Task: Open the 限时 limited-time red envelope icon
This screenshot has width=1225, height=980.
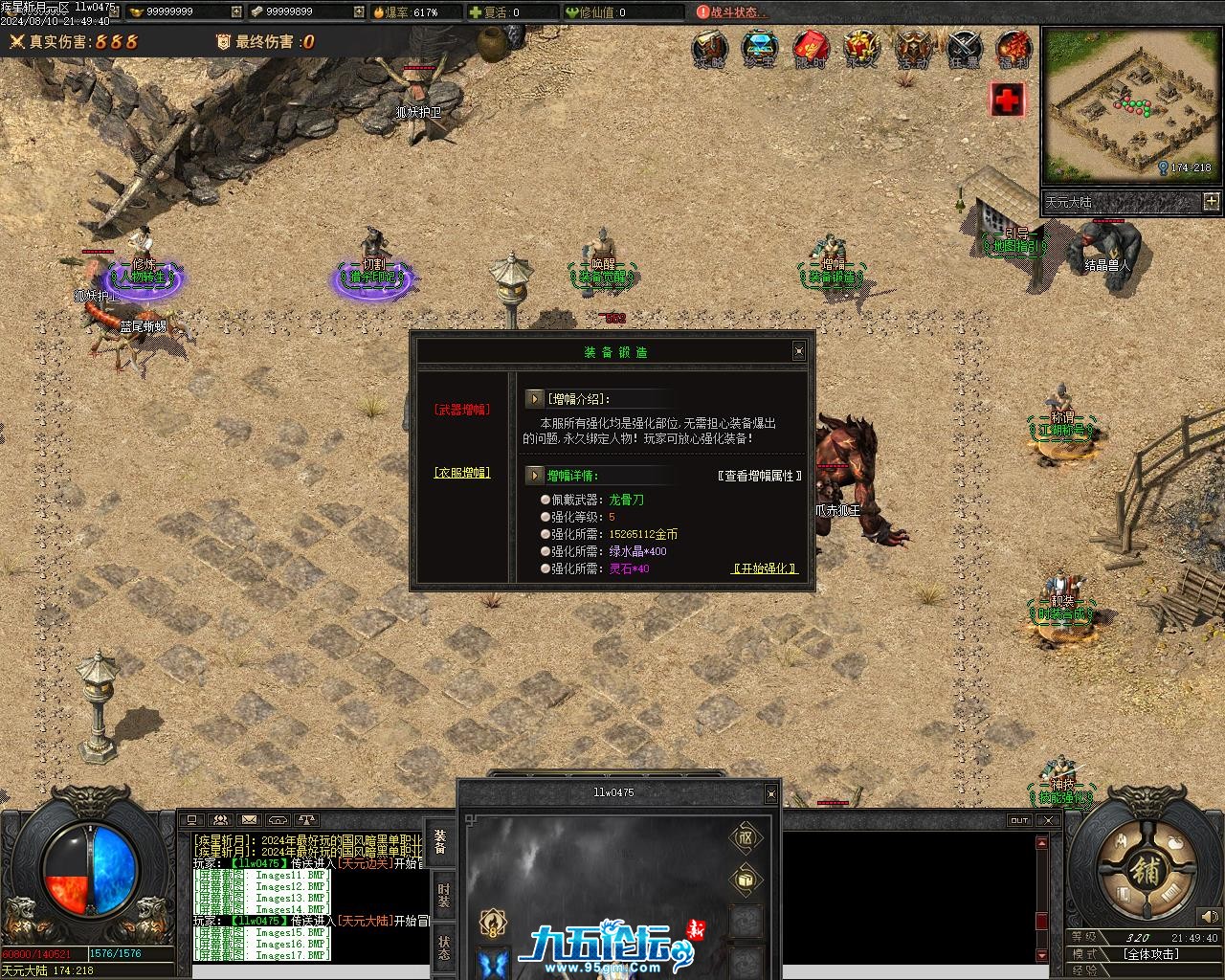Action: [811, 50]
